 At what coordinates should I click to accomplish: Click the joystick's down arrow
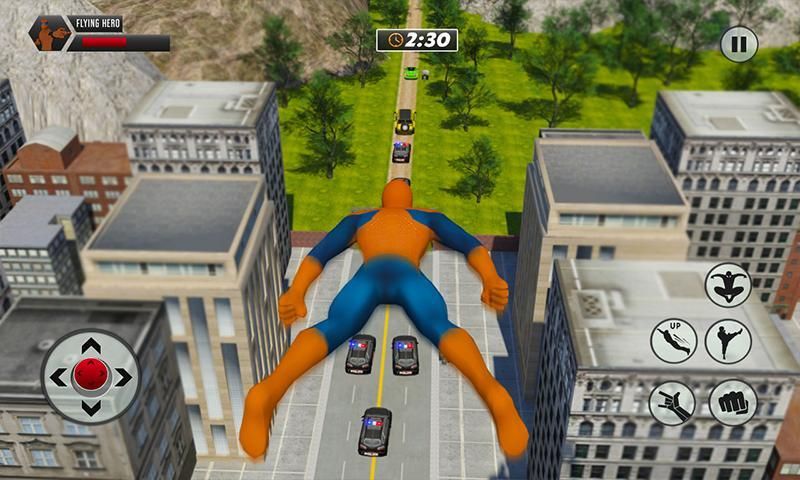click(91, 407)
